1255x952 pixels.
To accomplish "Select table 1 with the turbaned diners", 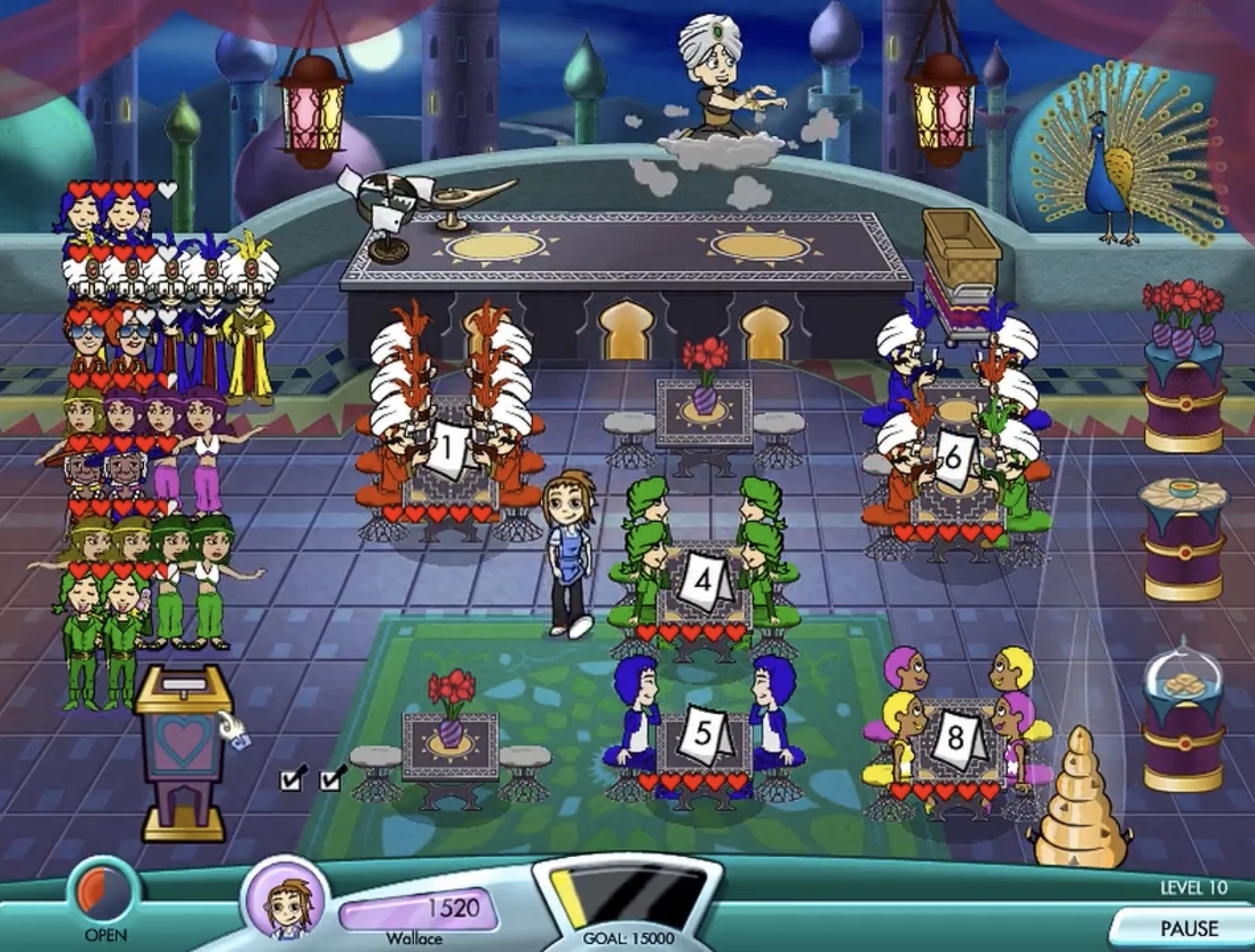I will [445, 445].
